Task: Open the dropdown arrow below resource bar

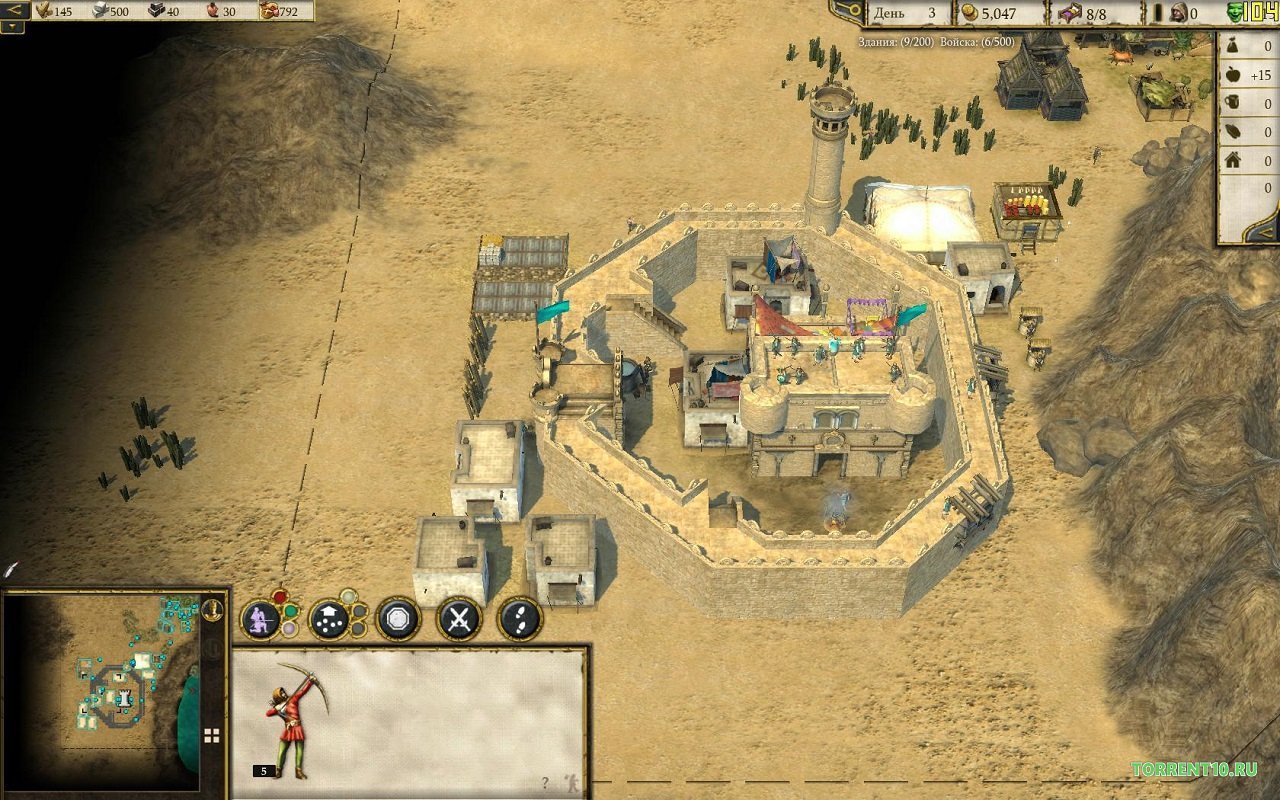Action: pos(13,27)
